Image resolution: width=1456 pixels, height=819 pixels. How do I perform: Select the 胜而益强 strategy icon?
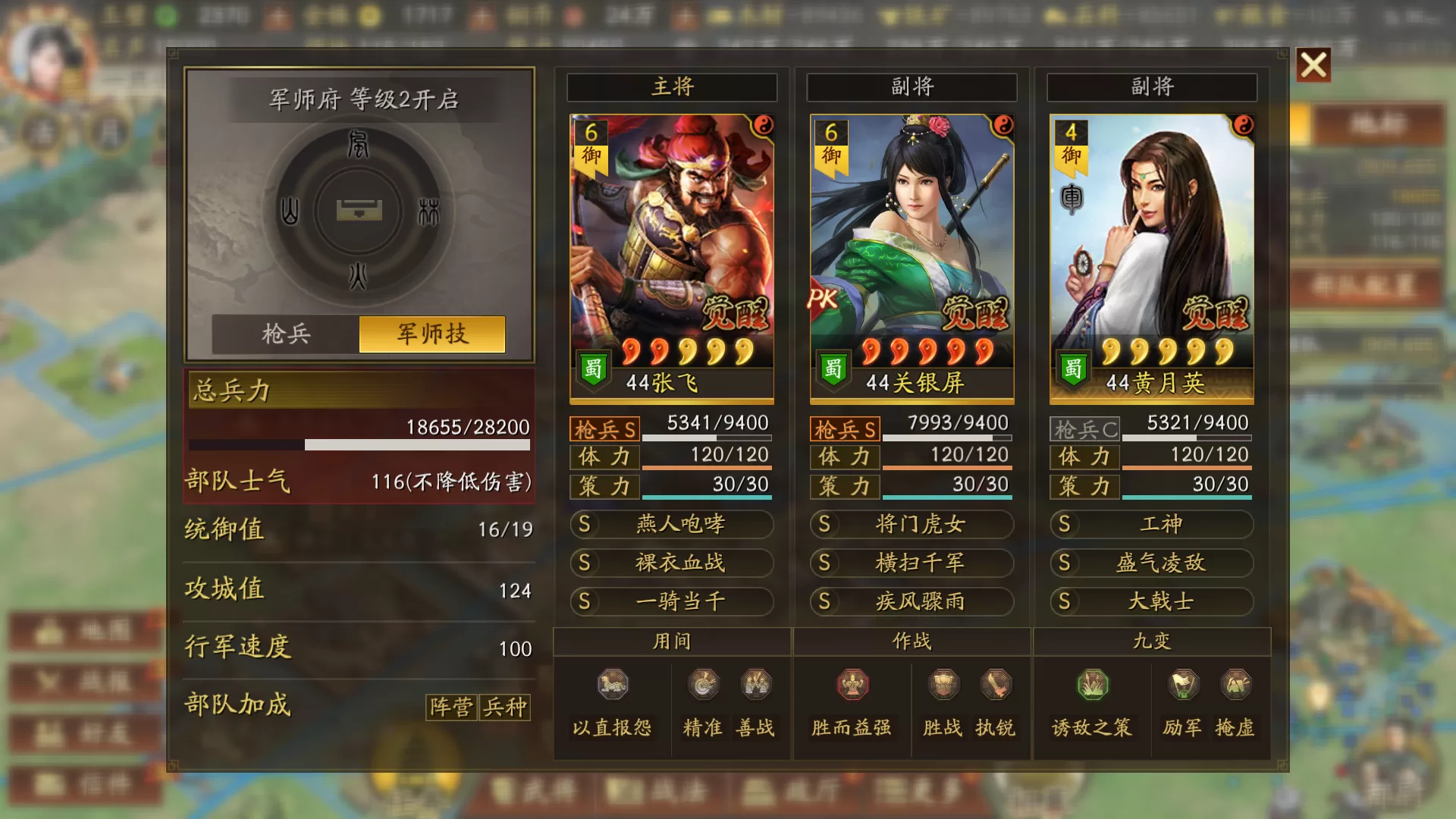[x=852, y=686]
